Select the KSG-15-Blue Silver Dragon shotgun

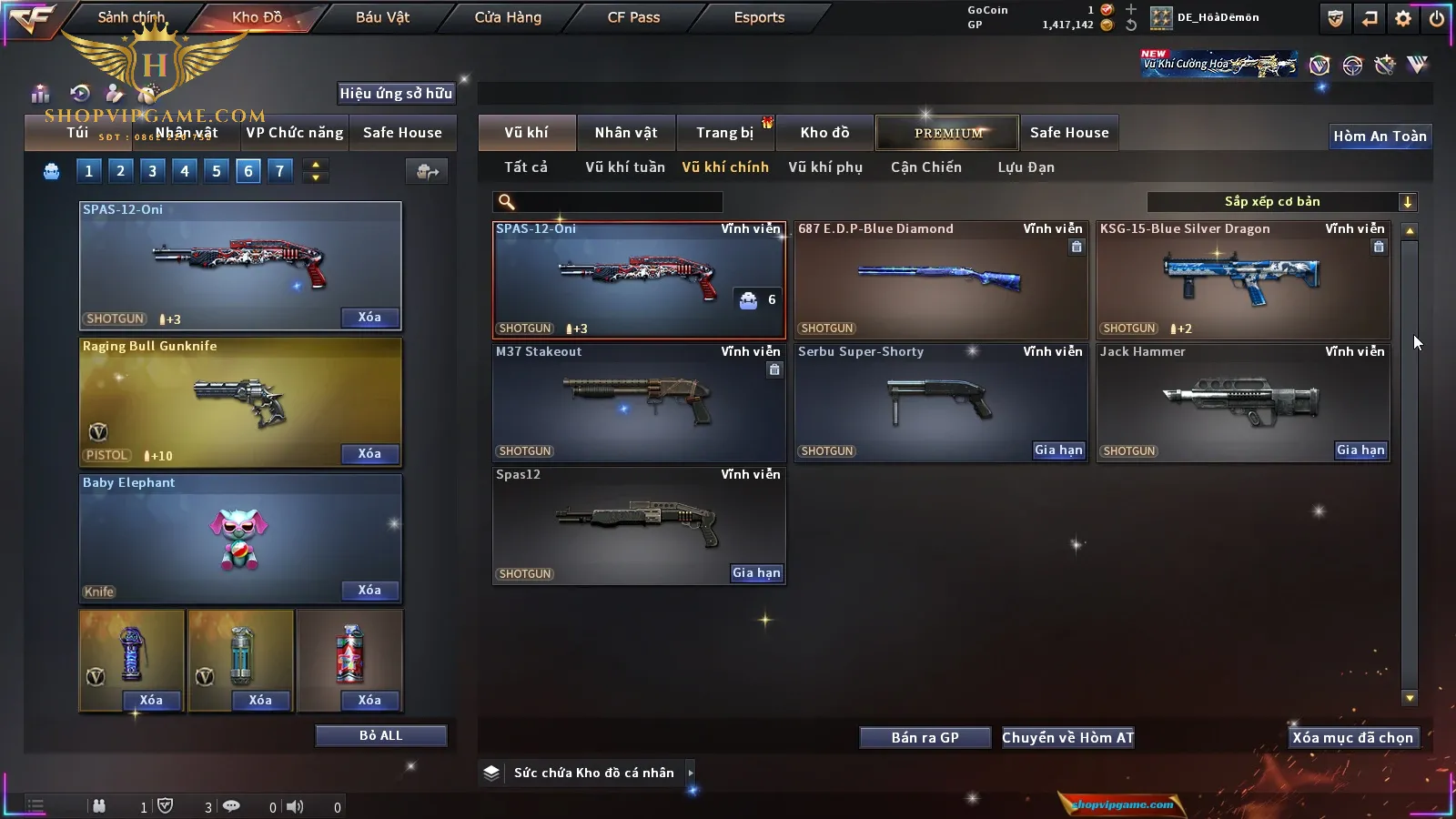1242,280
